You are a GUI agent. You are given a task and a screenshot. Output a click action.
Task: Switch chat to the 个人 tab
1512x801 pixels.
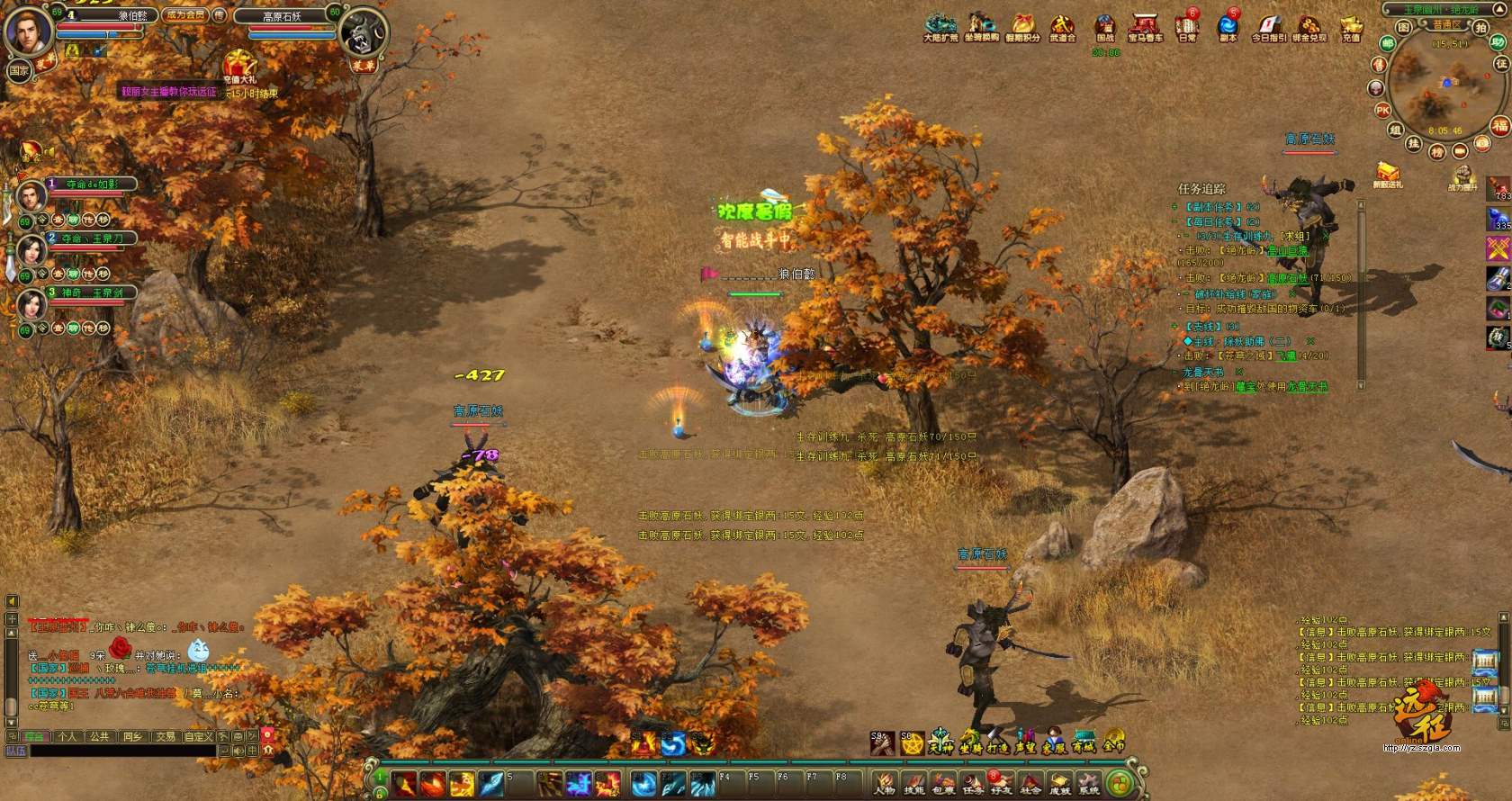(x=67, y=736)
